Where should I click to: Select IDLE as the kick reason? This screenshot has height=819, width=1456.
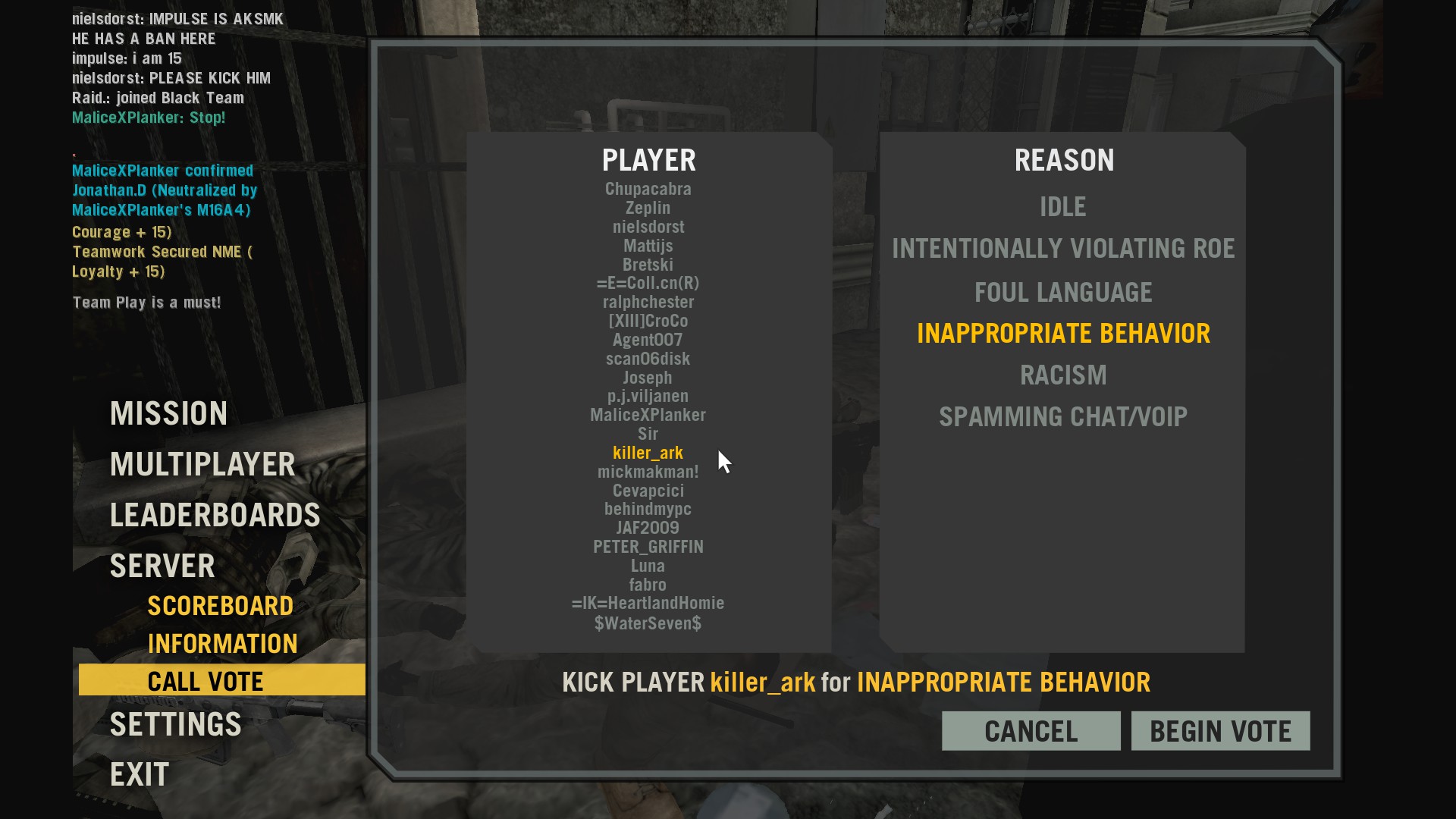[1062, 206]
